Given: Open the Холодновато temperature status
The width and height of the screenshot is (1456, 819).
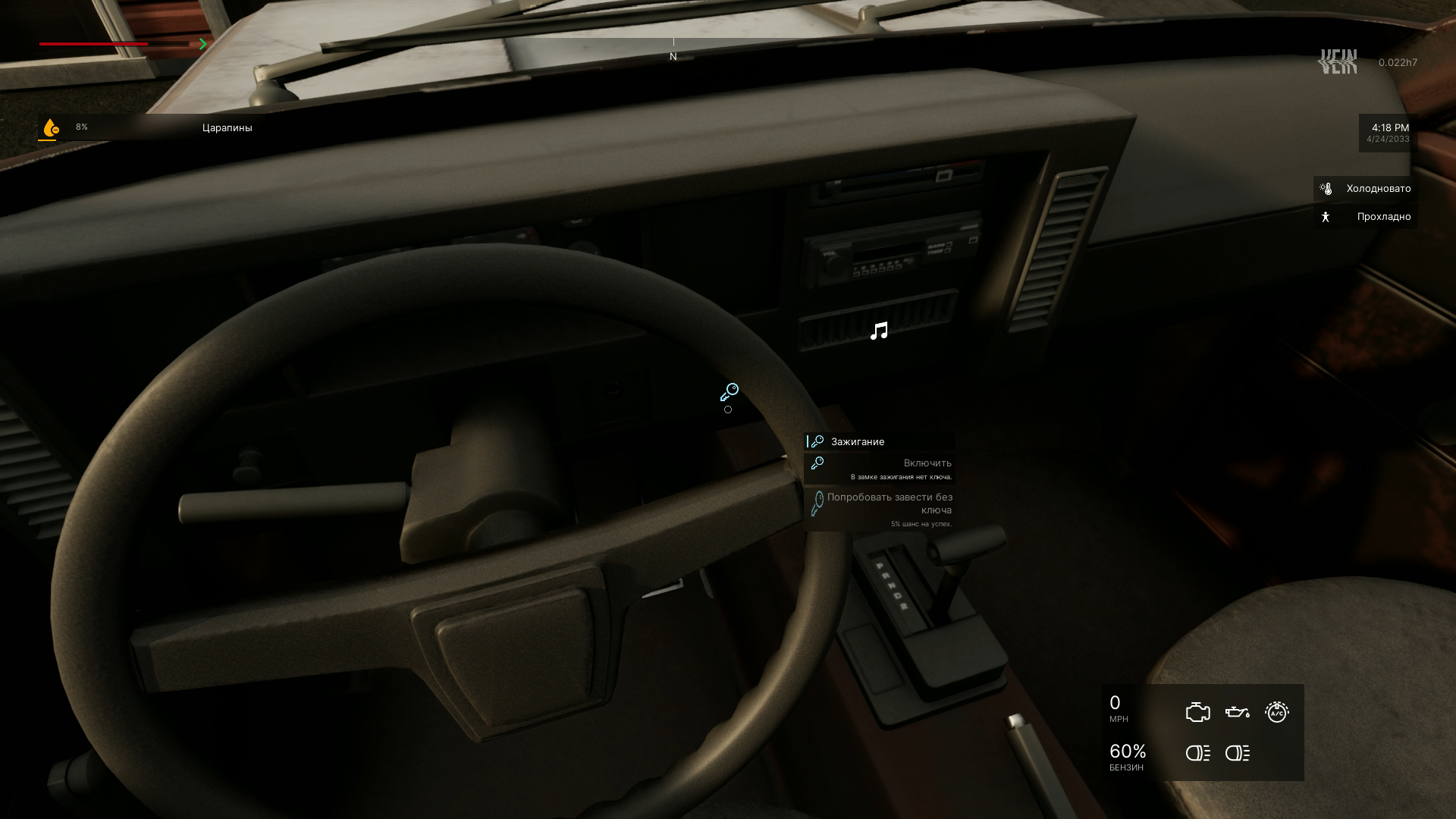Looking at the screenshot, I should (x=1366, y=189).
